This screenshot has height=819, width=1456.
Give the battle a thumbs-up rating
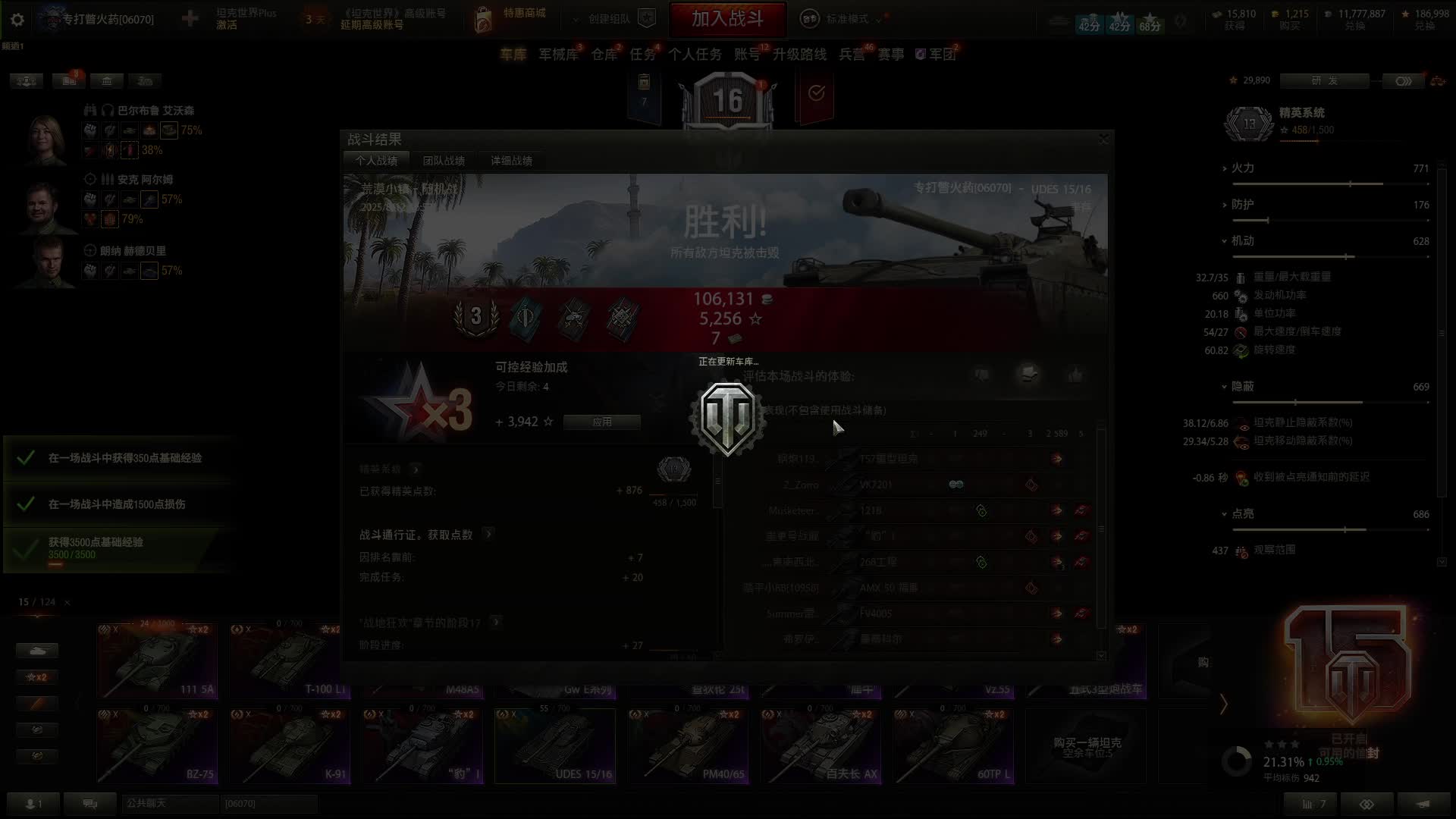pyautogui.click(x=1075, y=375)
